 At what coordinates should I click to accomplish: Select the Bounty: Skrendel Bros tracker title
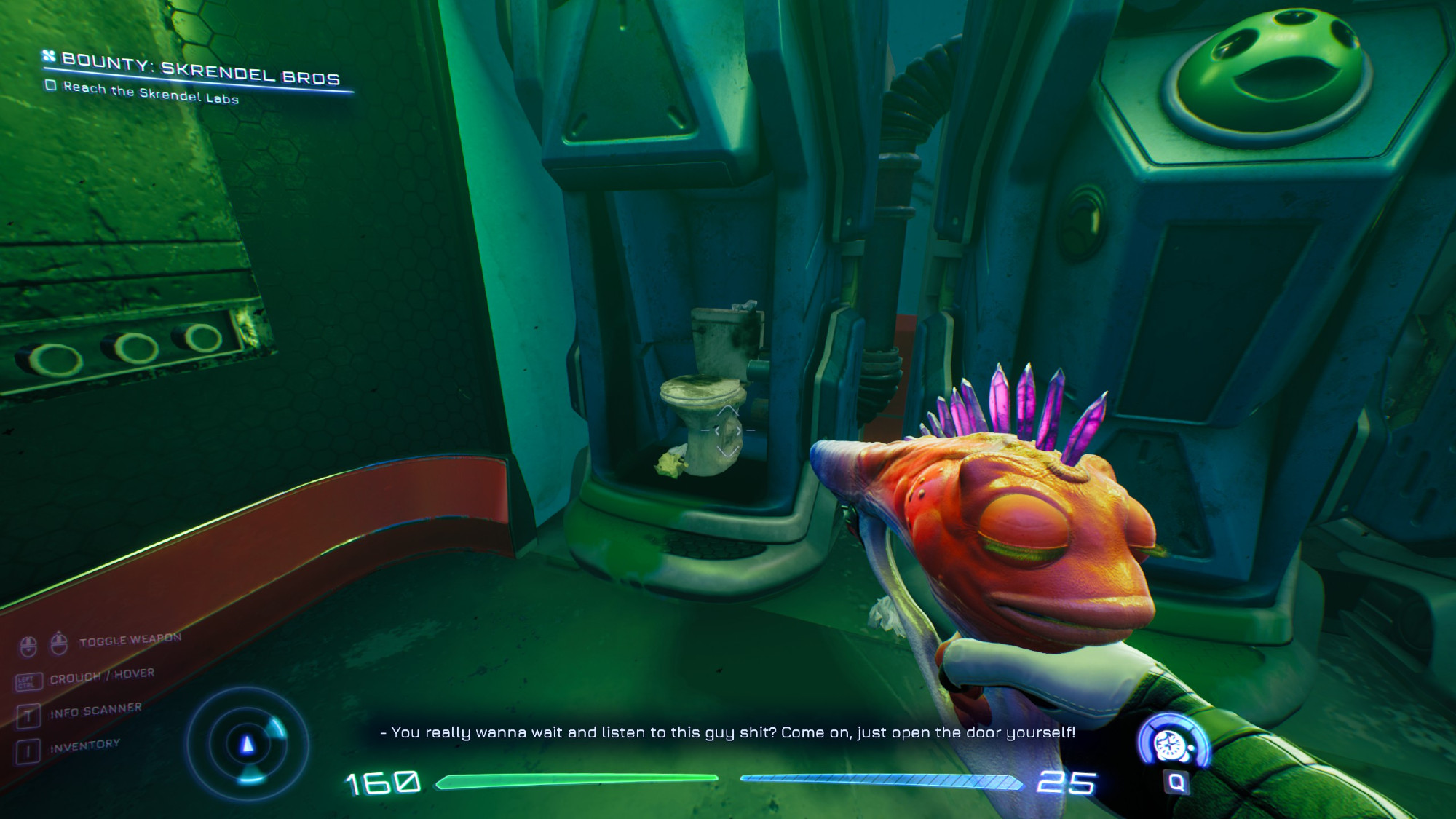tap(200, 69)
